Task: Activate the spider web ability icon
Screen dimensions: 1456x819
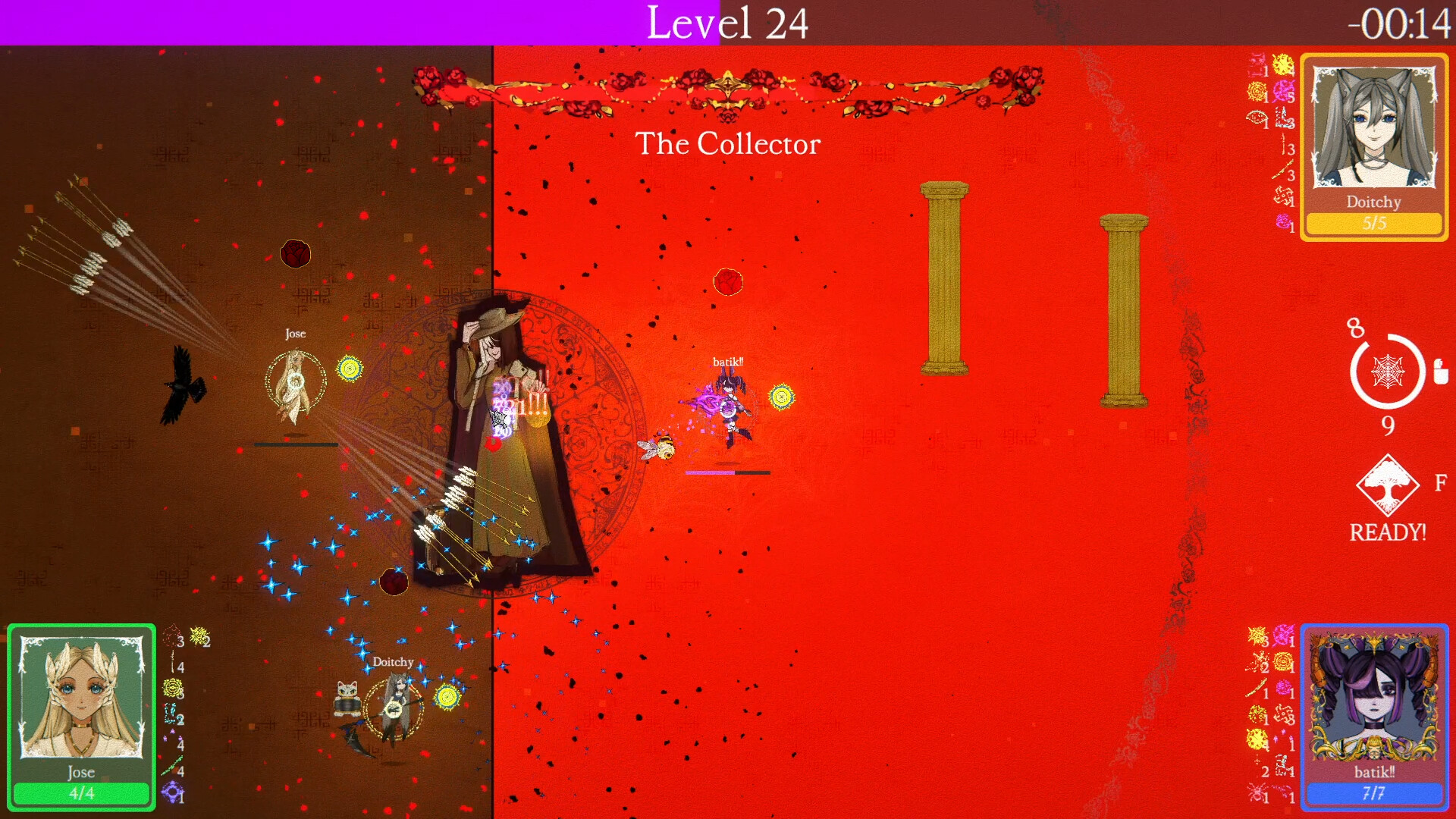Action: [1387, 372]
